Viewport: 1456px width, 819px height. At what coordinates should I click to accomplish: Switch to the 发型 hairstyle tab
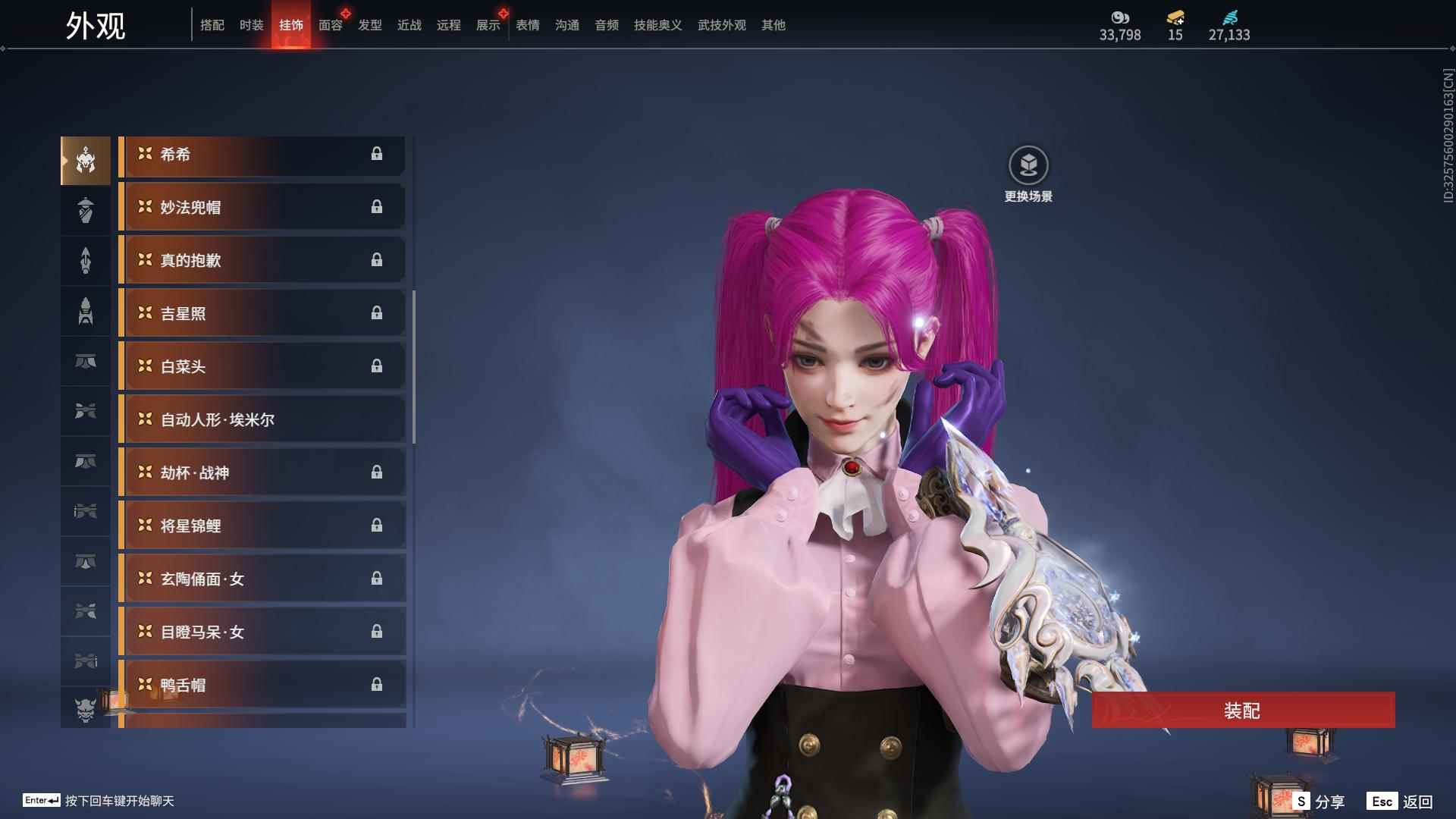click(x=370, y=25)
